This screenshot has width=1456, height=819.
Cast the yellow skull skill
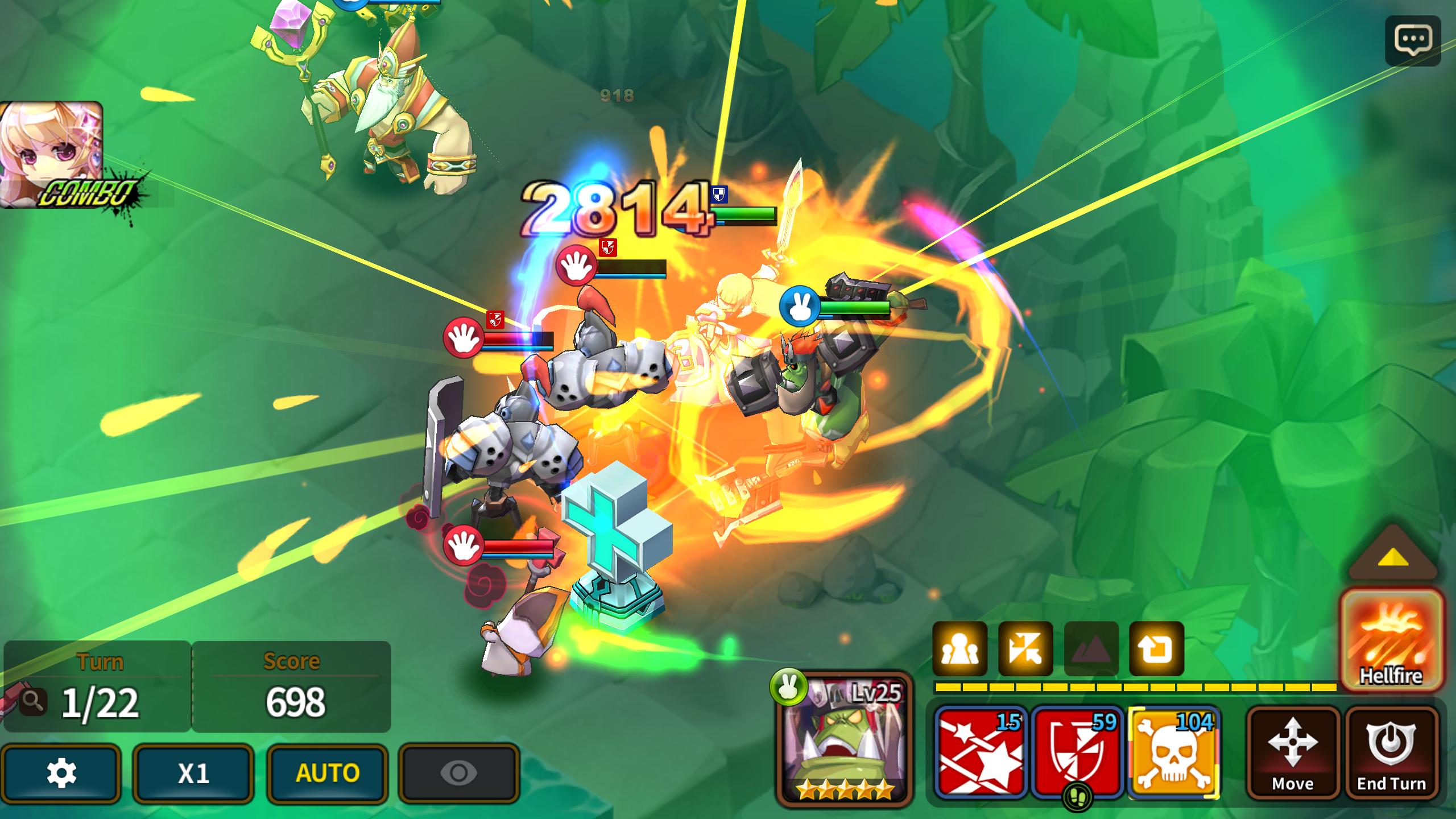point(1174,752)
